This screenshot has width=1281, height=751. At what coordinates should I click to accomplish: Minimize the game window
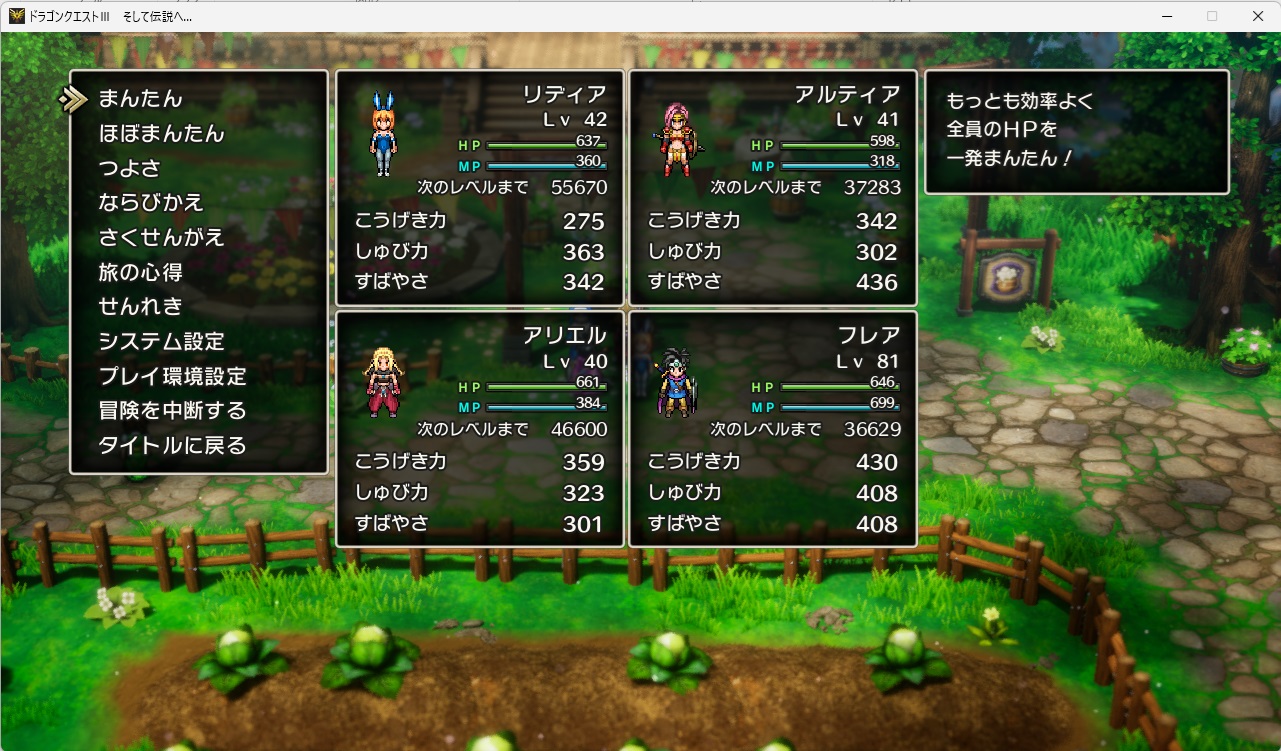click(1166, 16)
